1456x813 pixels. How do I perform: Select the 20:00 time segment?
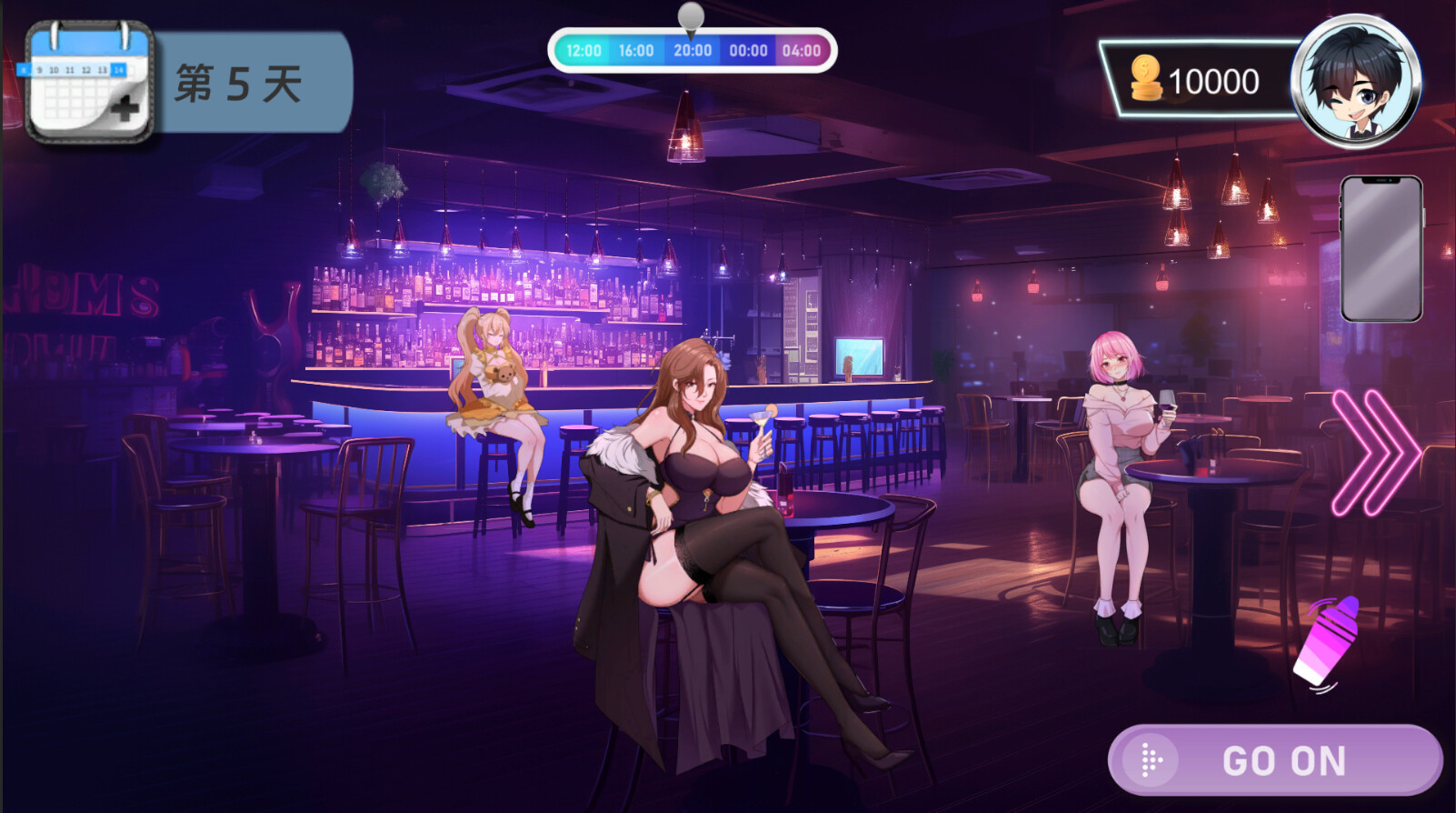[692, 52]
